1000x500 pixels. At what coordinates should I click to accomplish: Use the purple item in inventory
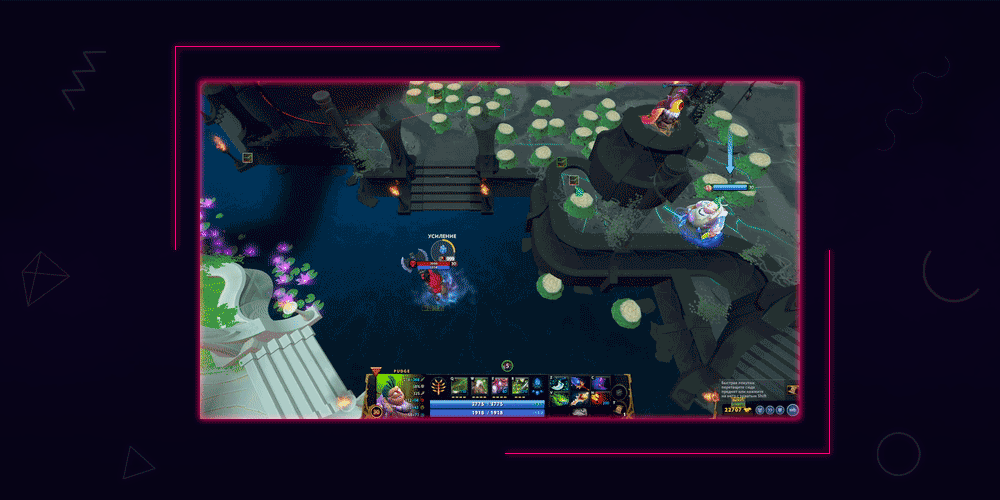tap(599, 383)
